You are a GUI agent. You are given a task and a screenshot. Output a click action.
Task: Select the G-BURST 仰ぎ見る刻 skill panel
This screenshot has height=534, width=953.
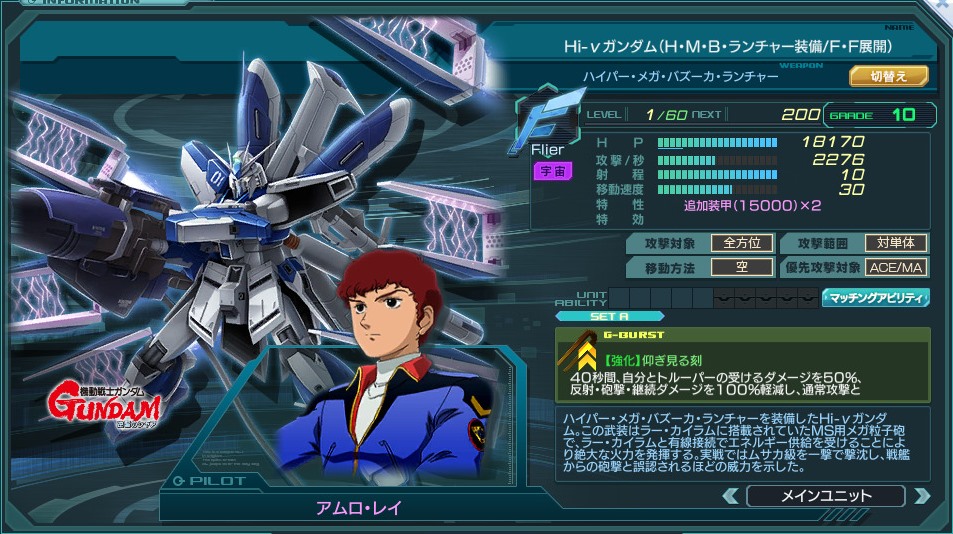(x=742, y=361)
